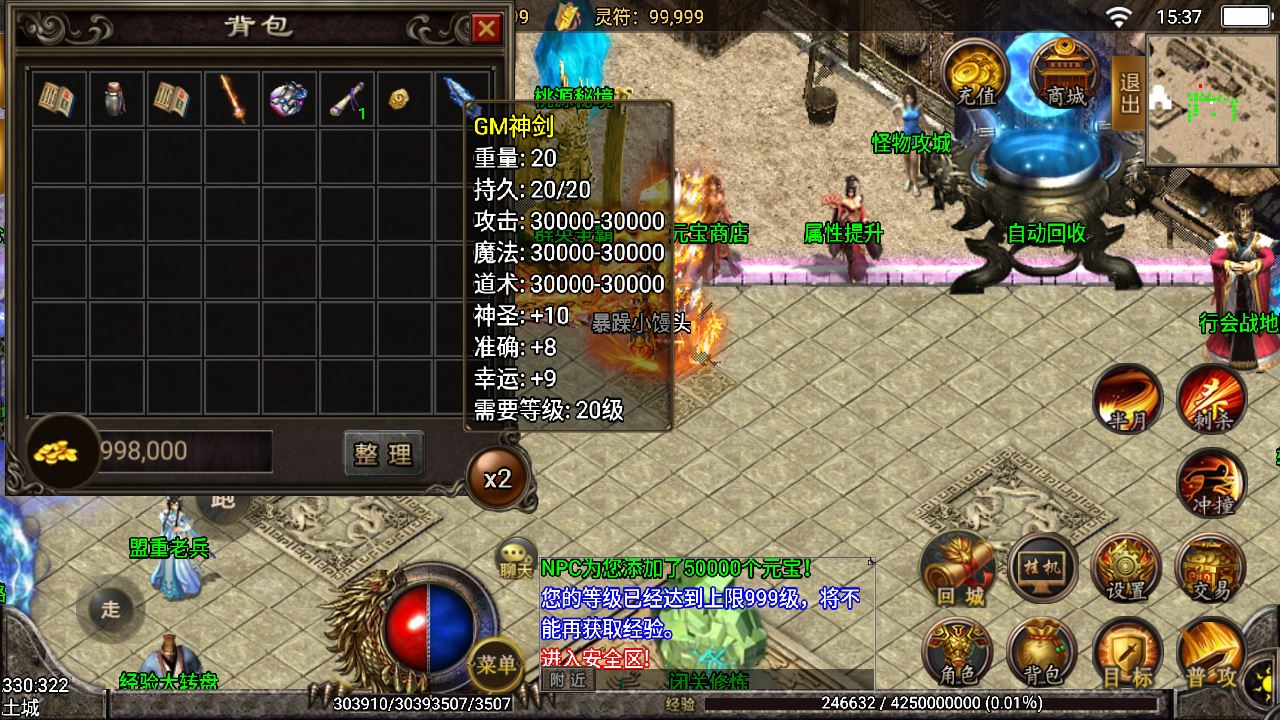Image resolution: width=1280 pixels, height=720 pixels.
Task: Pick the purple gem cluster item
Action: (290, 99)
